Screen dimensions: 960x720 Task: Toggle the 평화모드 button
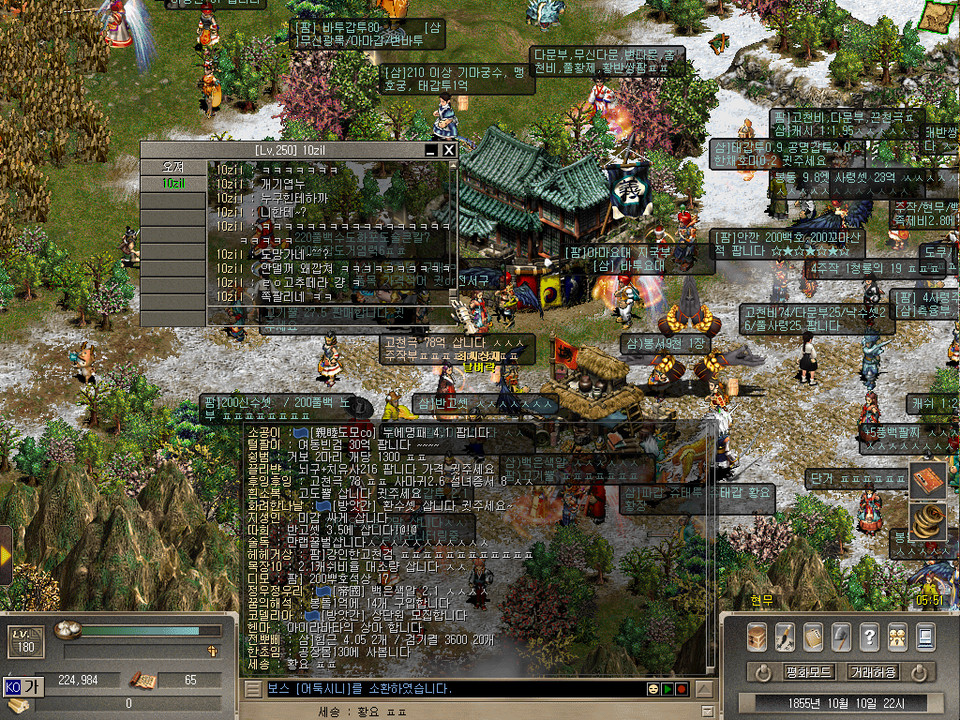click(808, 672)
